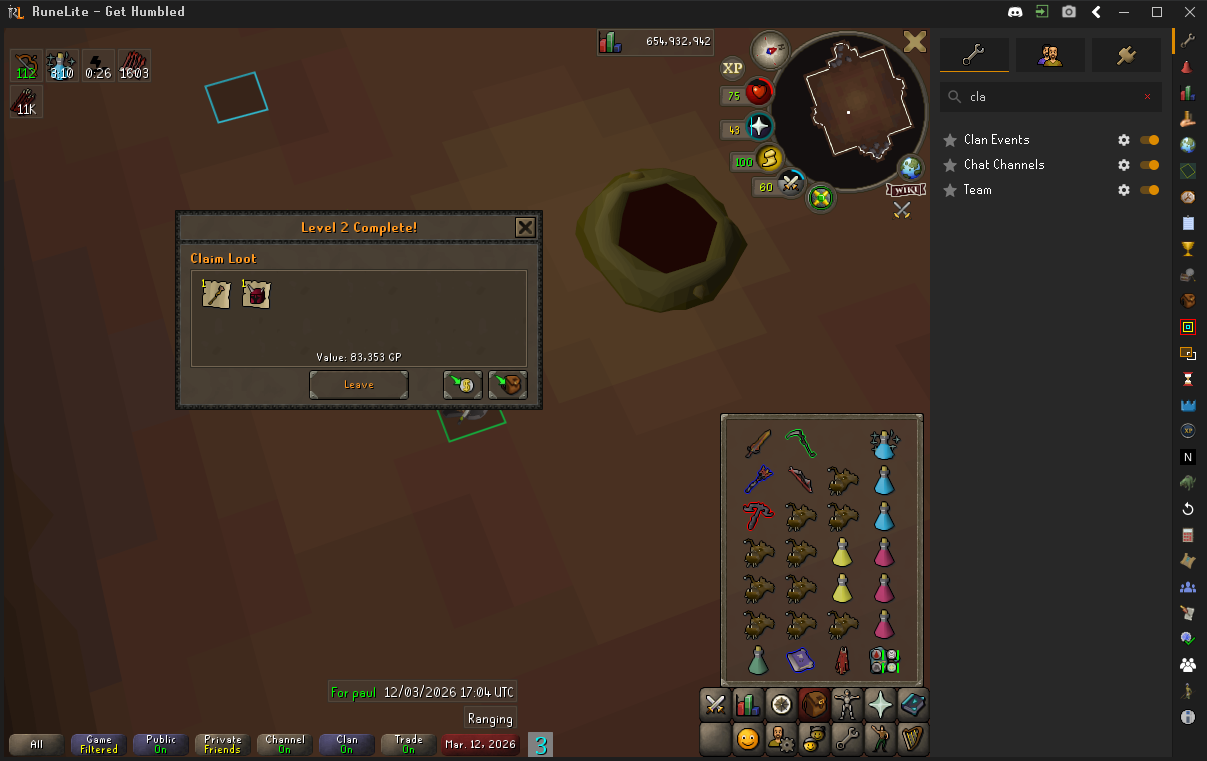The width and height of the screenshot is (1207, 761).
Task: Select the Clan chat filter tab
Action: coord(346,744)
